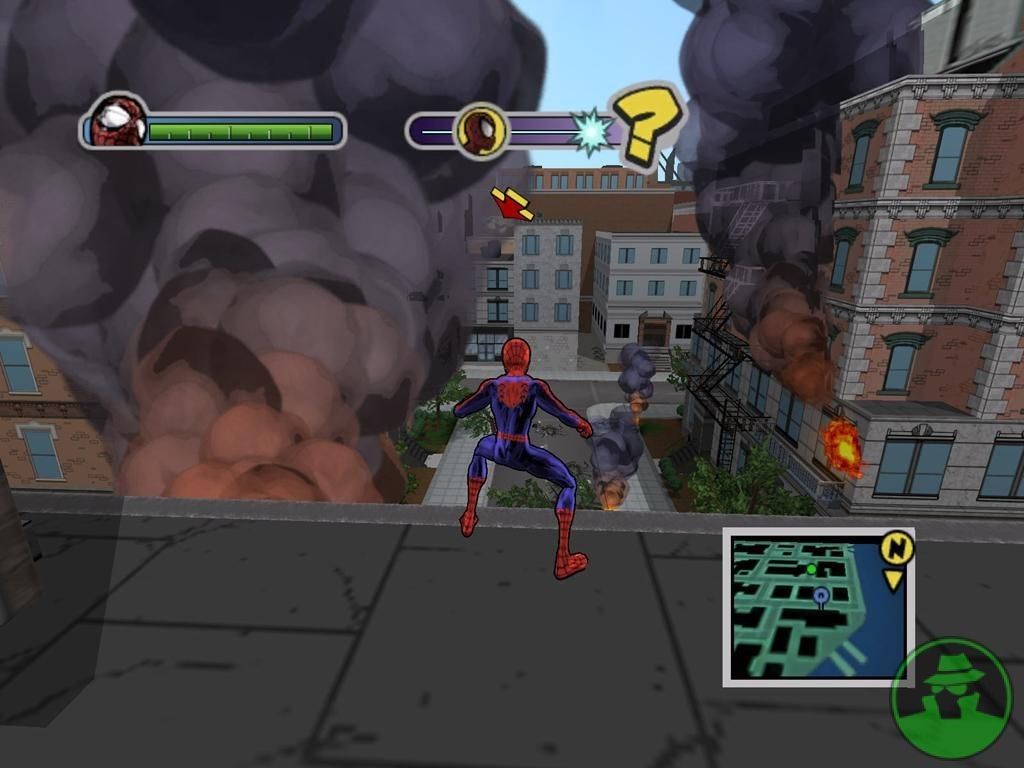Click the teal starburst on the purple meter
The height and width of the screenshot is (768, 1024).
[591, 132]
